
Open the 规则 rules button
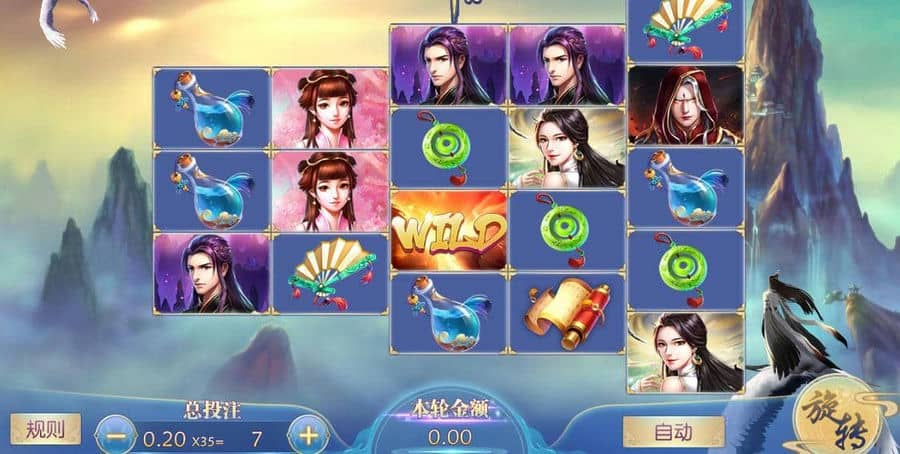45,430
